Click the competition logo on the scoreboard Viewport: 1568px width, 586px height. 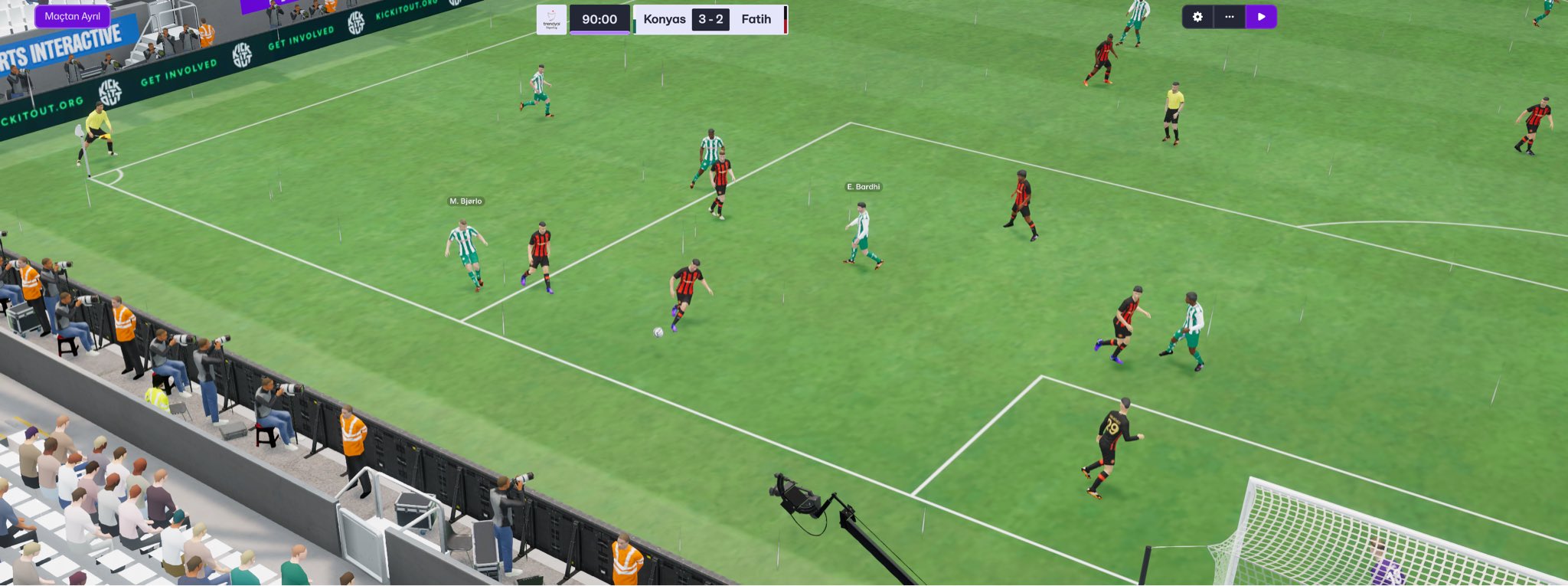coord(551,19)
